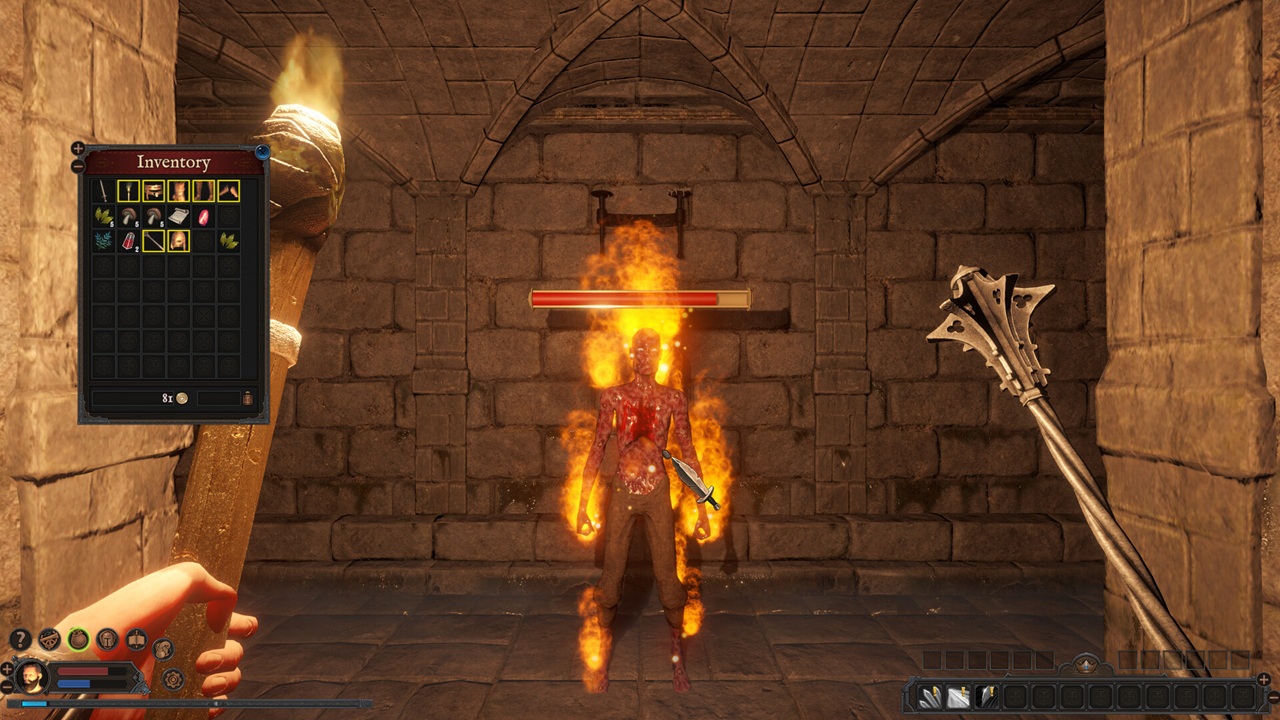Click the scroll item in inventory
The image size is (1280, 720).
tap(179, 216)
